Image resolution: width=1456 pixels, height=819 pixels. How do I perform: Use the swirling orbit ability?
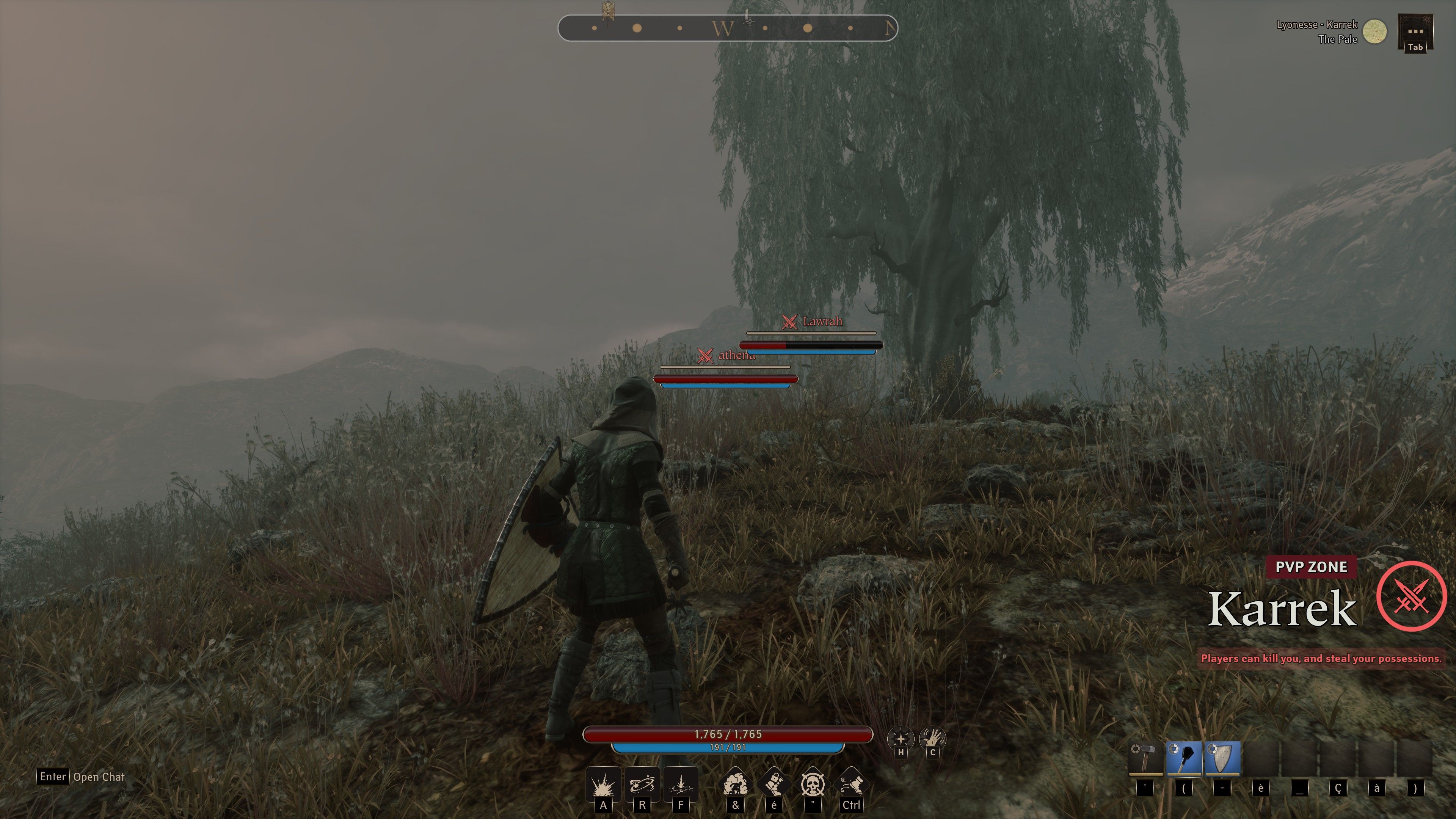point(642,784)
